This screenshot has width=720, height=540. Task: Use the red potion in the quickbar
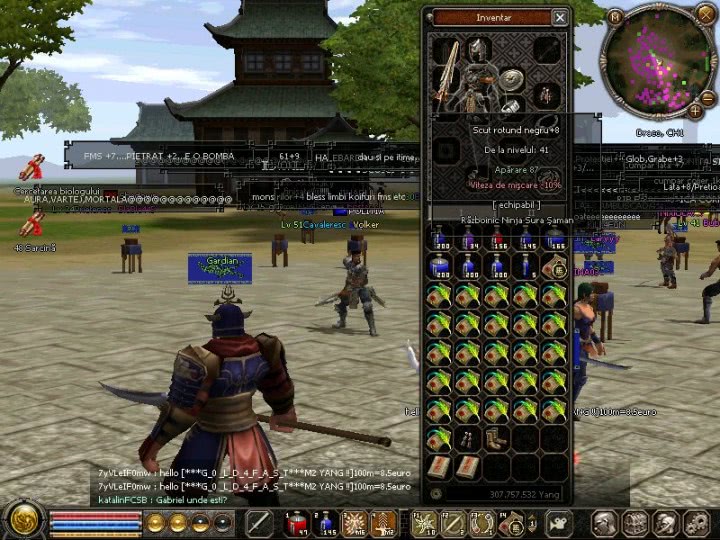pyautogui.click(x=296, y=522)
